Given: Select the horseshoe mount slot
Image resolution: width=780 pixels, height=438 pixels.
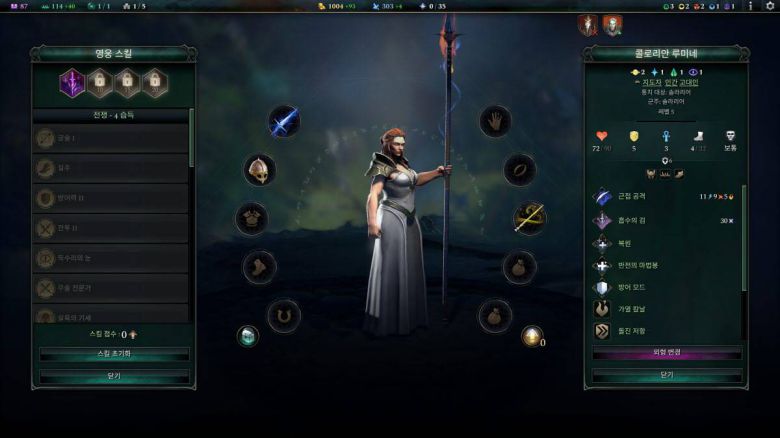Looking at the screenshot, I should point(283,316).
